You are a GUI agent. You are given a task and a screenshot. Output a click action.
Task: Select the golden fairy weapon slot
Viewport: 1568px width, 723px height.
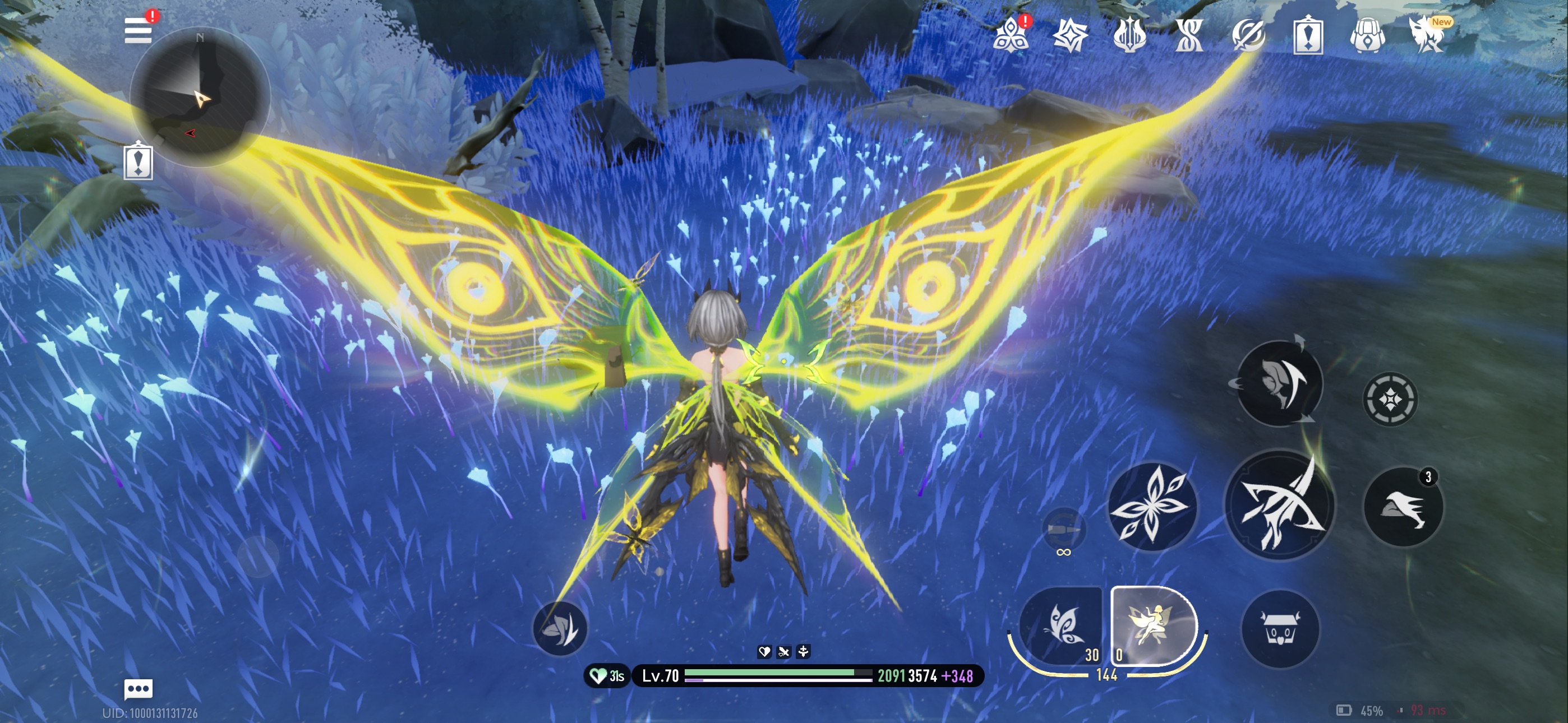coord(1152,625)
